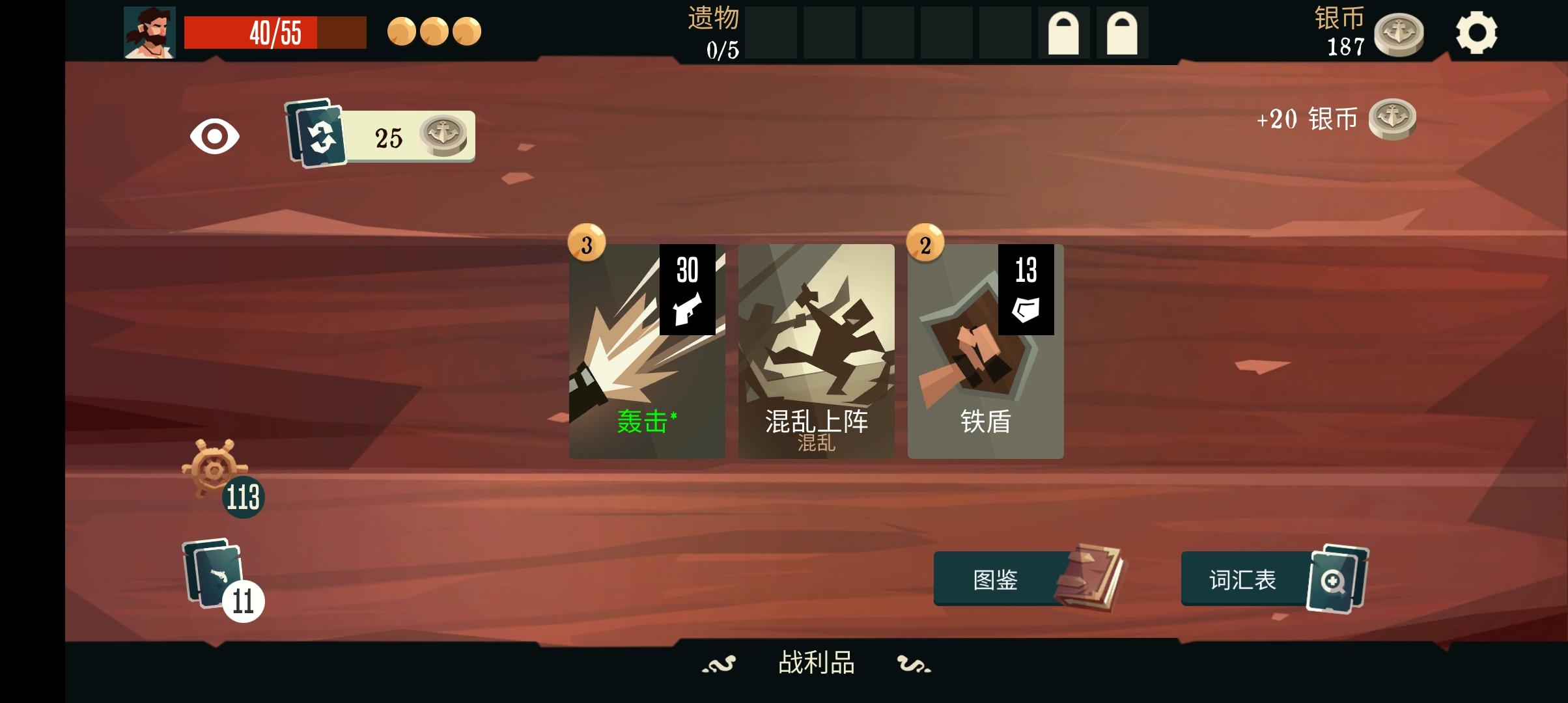Viewport: 1568px width, 703px height.
Task: Choose the 铁盾 iron shield card
Action: click(985, 351)
